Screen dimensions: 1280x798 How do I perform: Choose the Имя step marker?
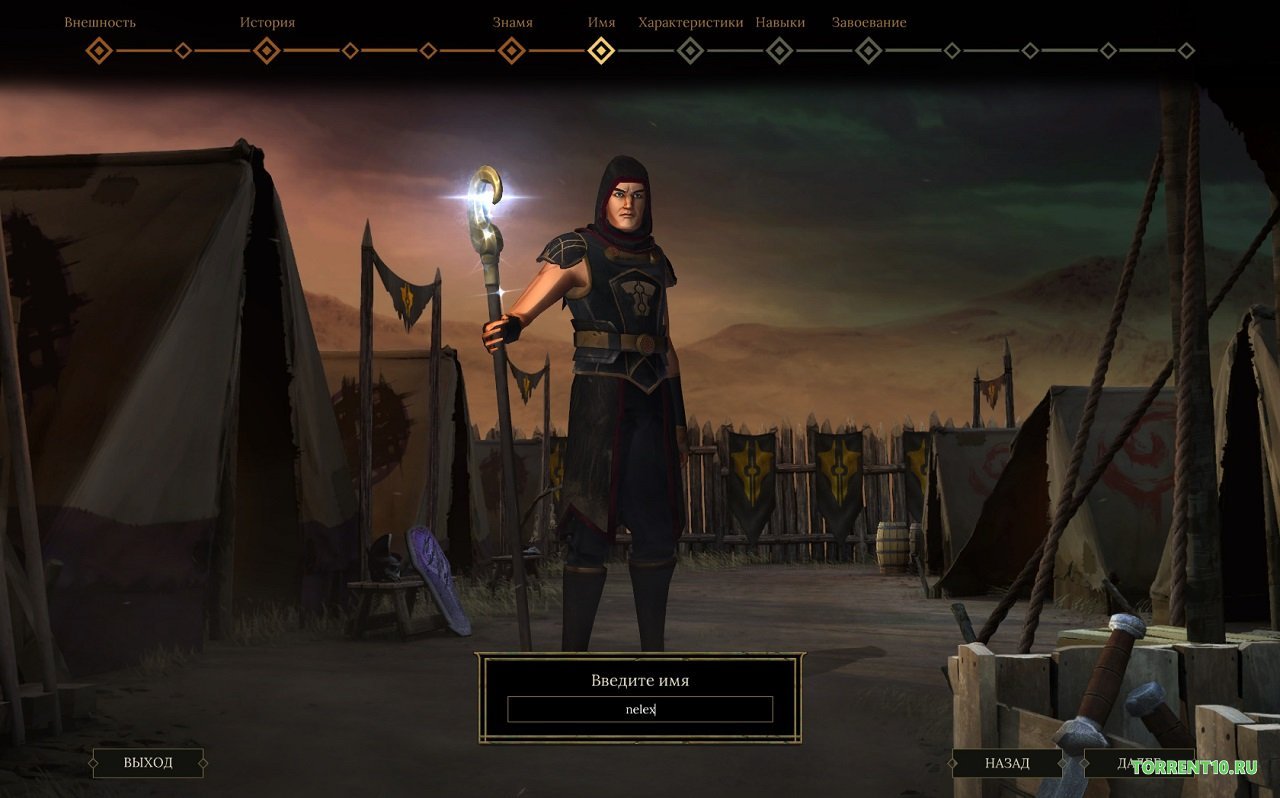tap(601, 50)
